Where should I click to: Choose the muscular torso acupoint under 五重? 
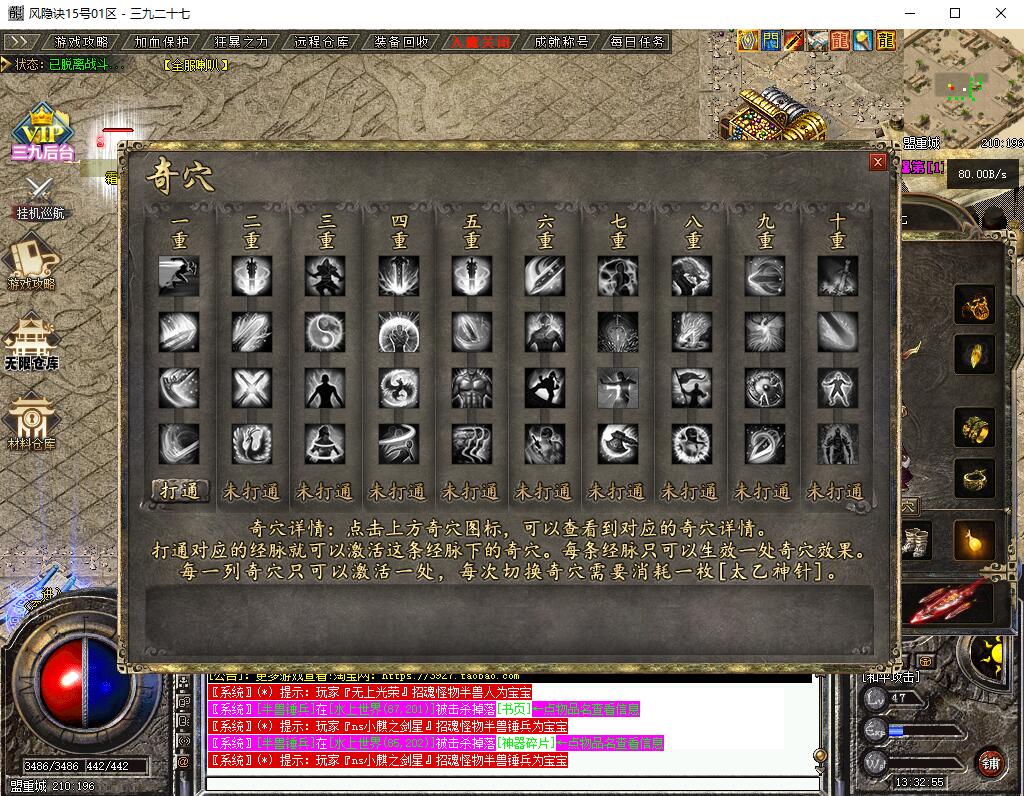pyautogui.click(x=472, y=386)
